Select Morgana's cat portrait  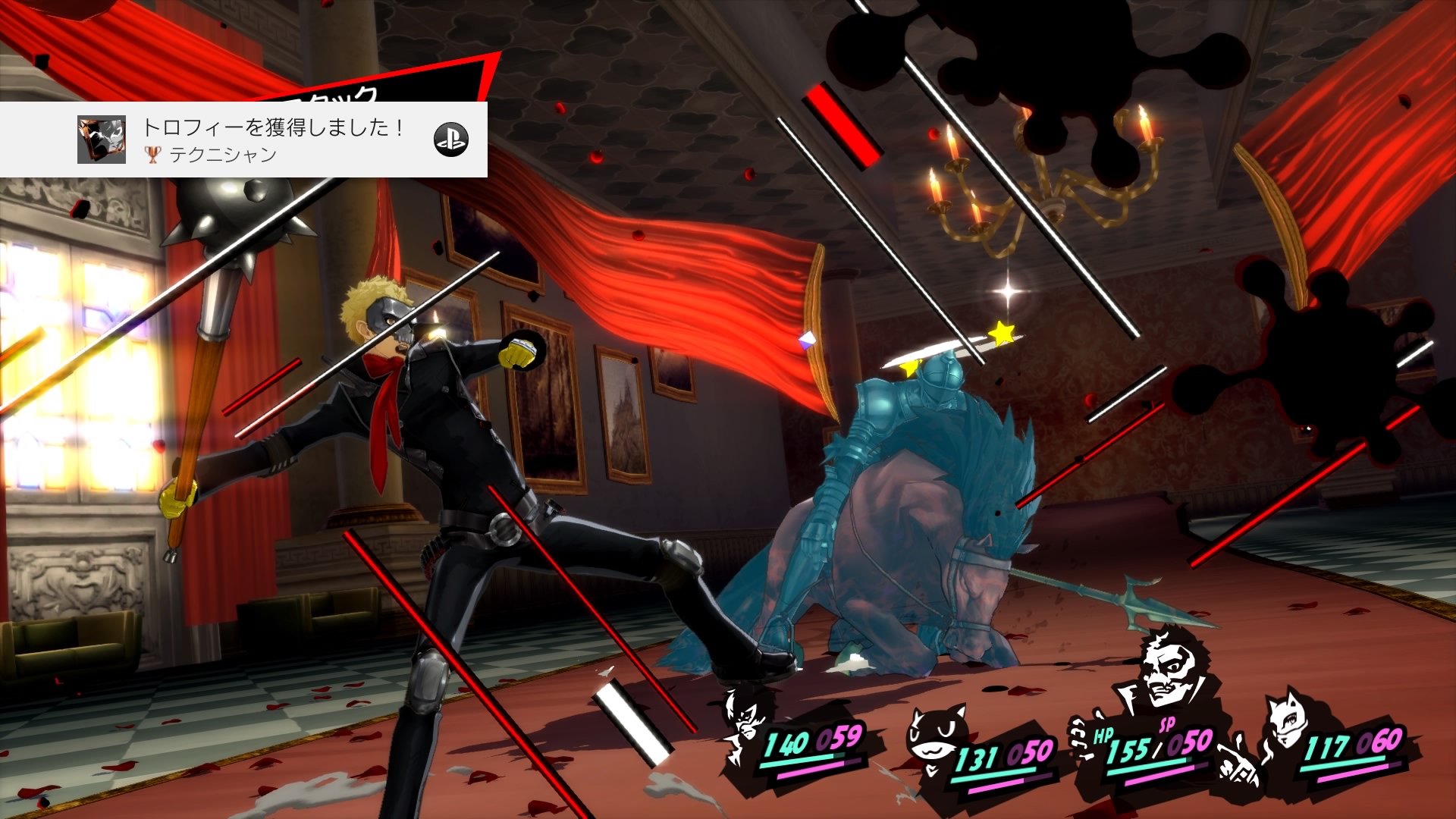934,741
